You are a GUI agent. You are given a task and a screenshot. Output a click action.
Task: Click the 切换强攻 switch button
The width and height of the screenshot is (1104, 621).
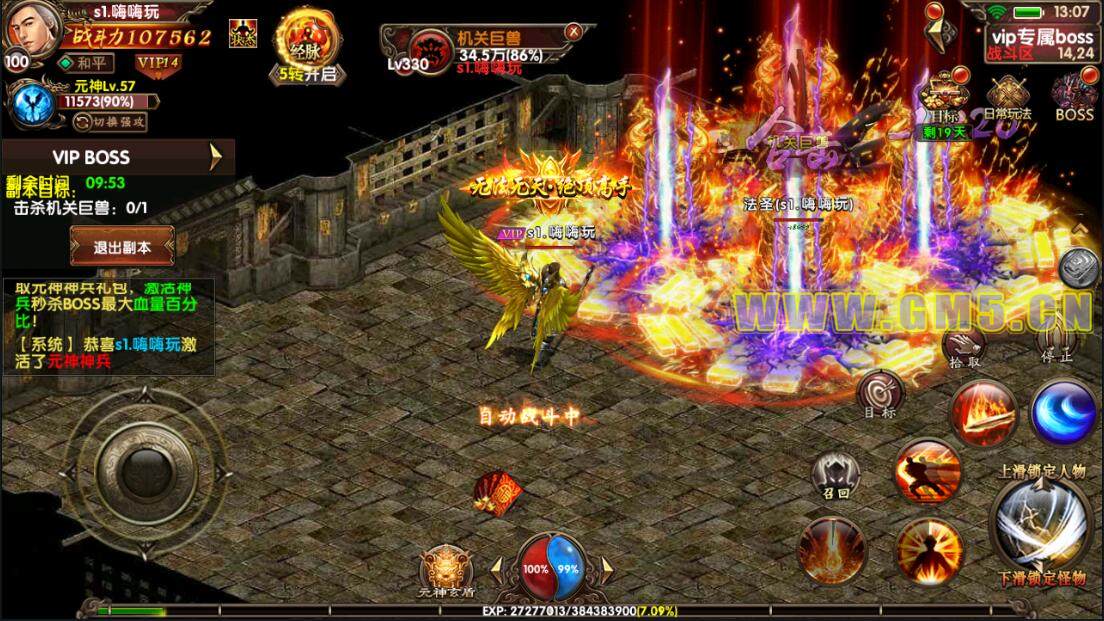click(x=113, y=122)
